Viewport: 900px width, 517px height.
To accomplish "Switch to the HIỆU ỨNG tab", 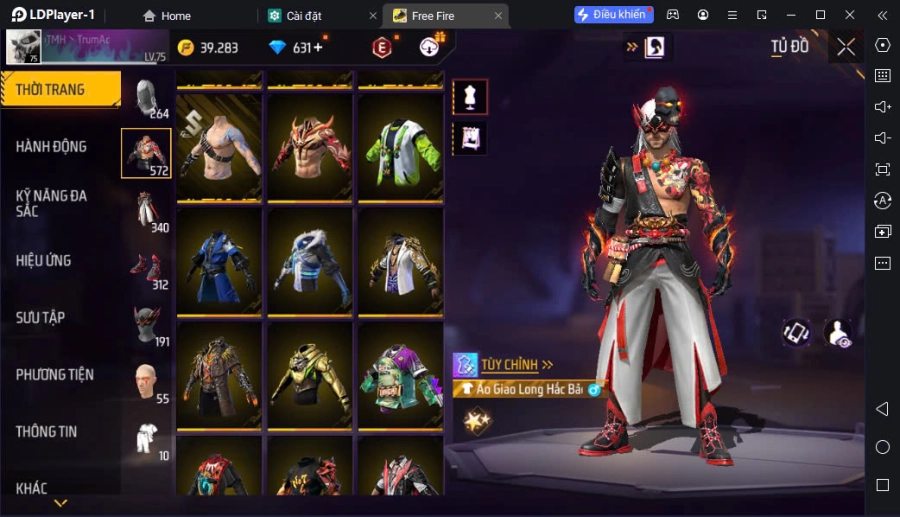I will pyautogui.click(x=44, y=261).
